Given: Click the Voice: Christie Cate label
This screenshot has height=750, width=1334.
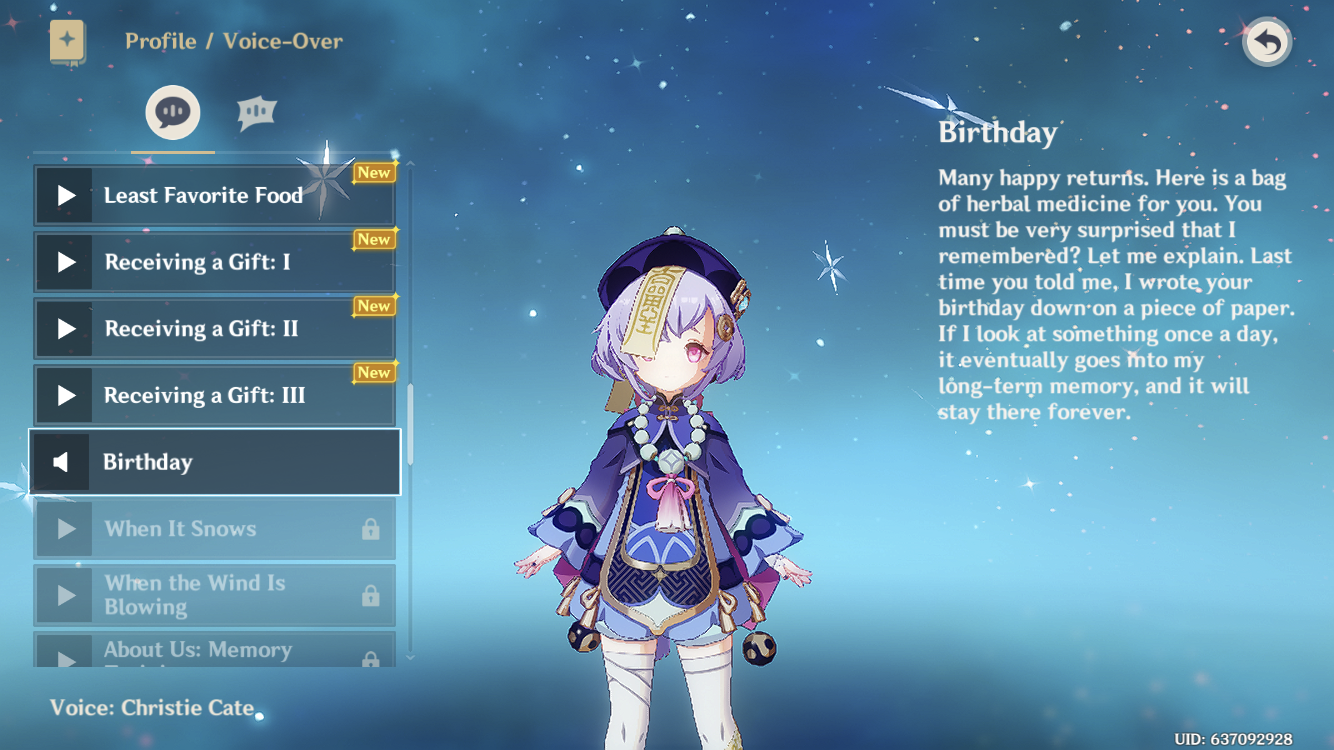Looking at the screenshot, I should [x=150, y=707].
